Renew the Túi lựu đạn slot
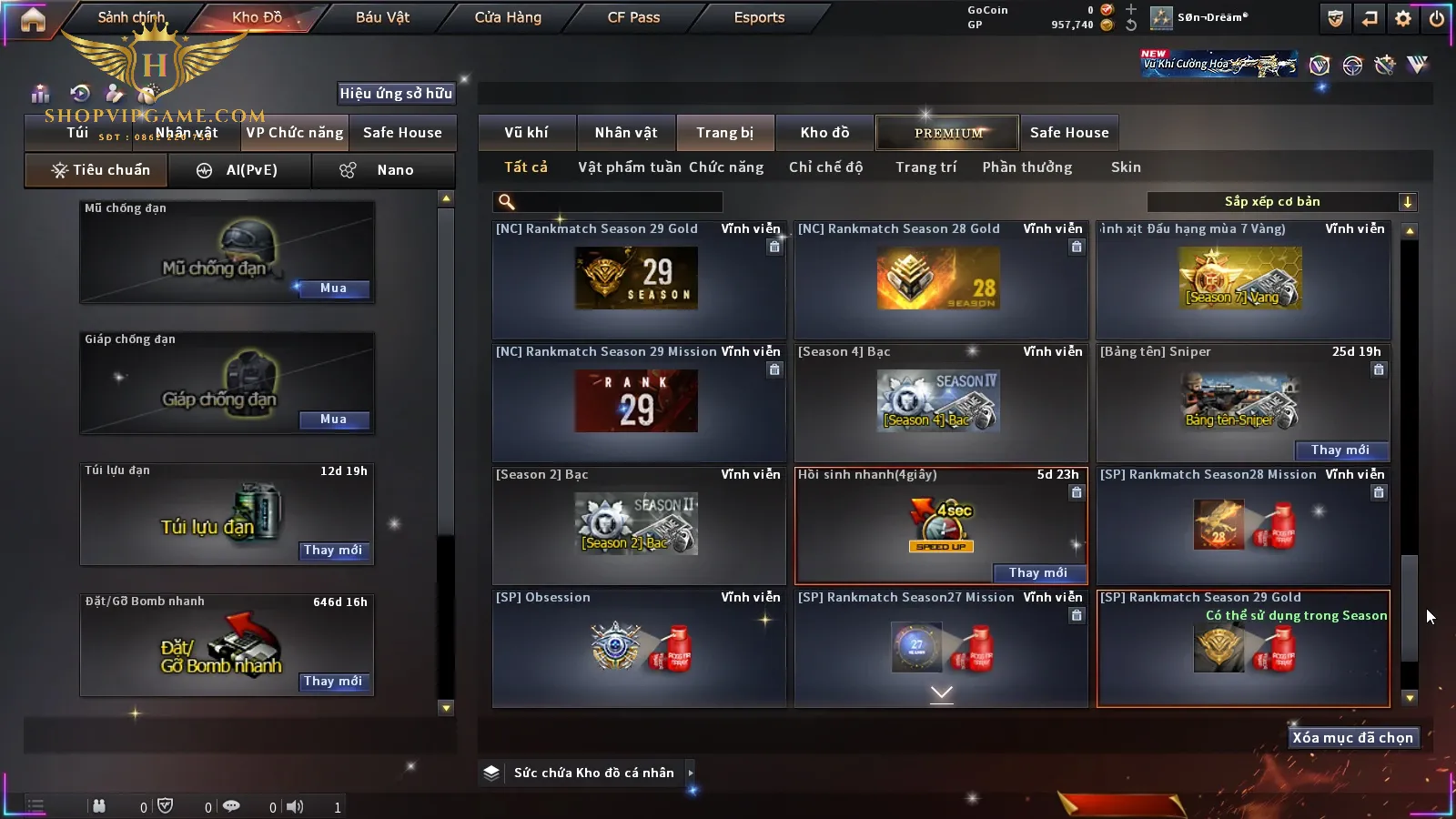The height and width of the screenshot is (819, 1456). click(333, 551)
